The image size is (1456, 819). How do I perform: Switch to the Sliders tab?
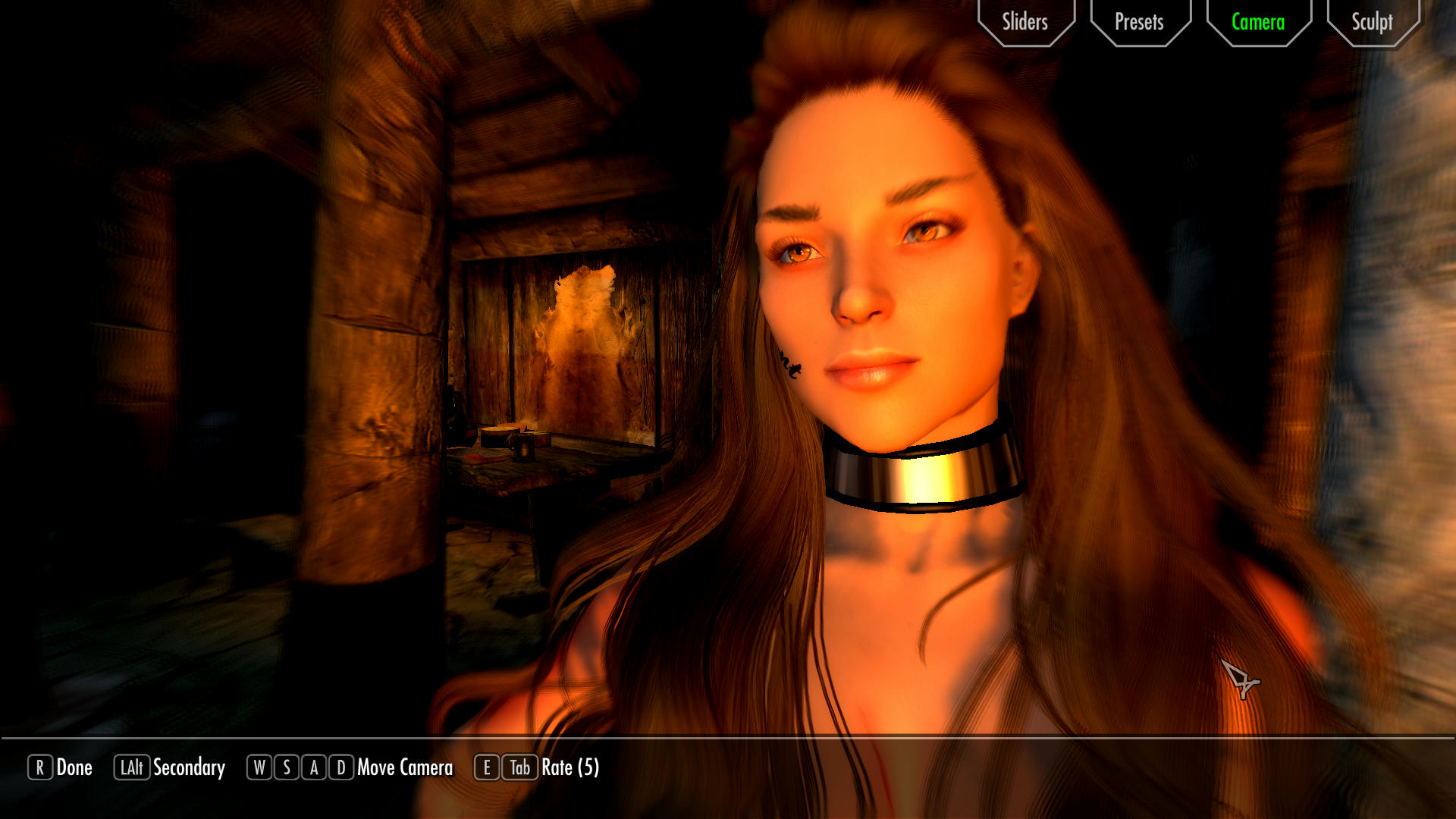tap(1025, 22)
